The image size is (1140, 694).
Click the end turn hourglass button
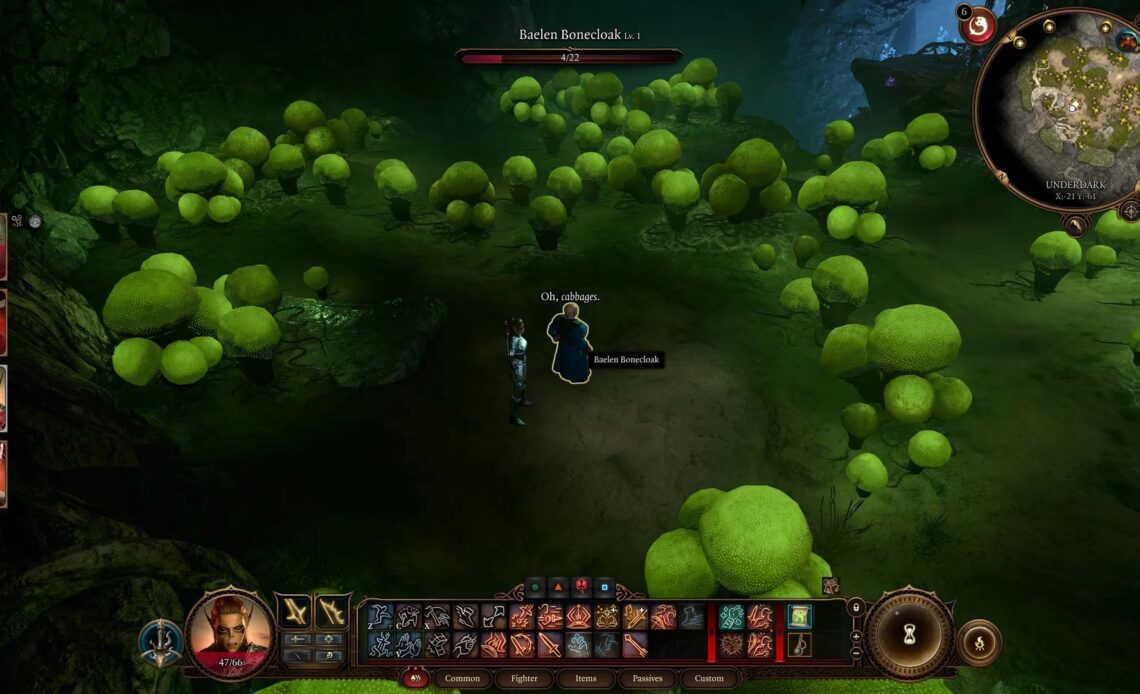[909, 633]
